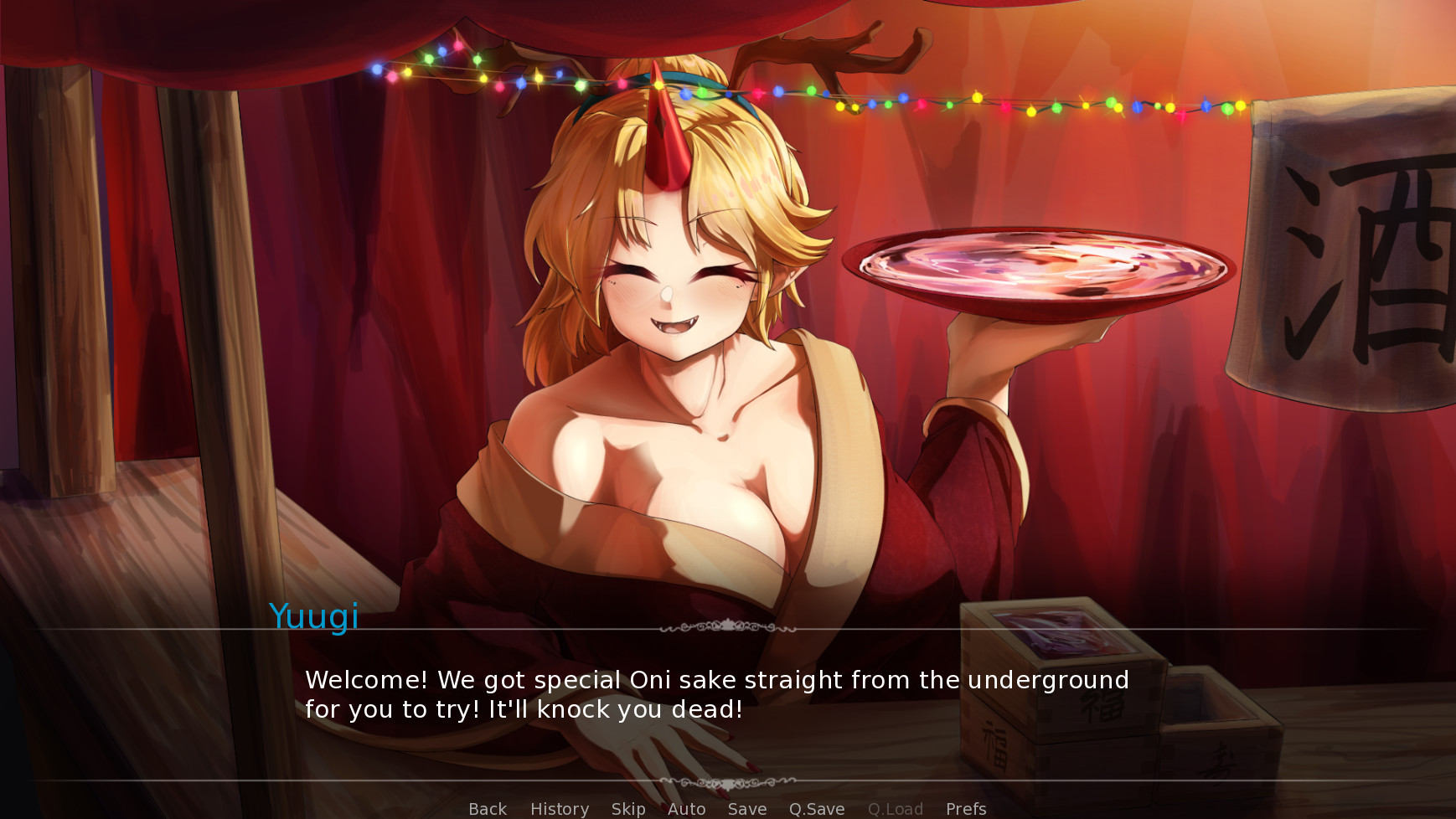This screenshot has width=1456, height=819.
Task: Enable Auto-forward mode
Action: (685, 809)
